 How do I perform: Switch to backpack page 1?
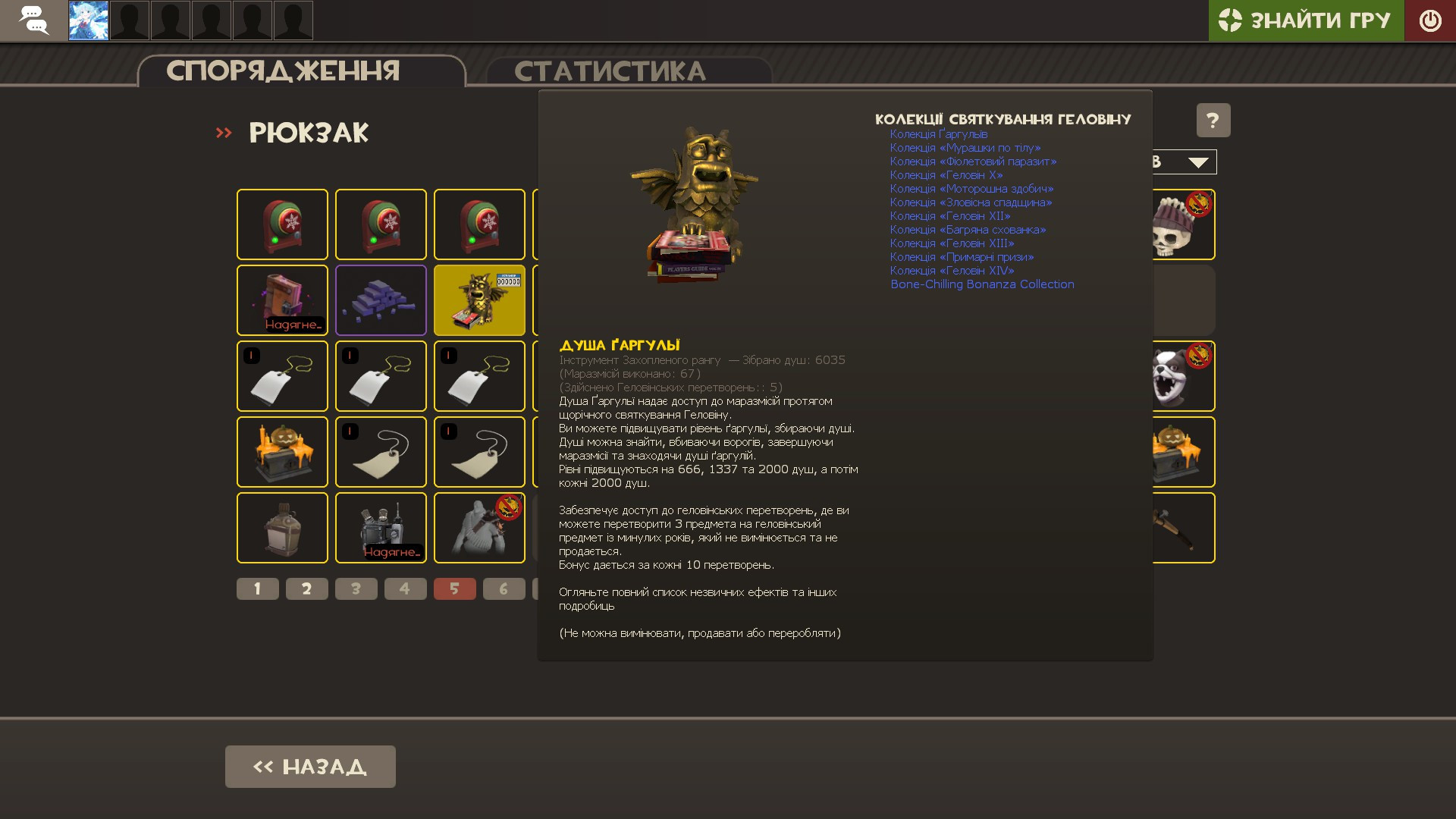[257, 588]
